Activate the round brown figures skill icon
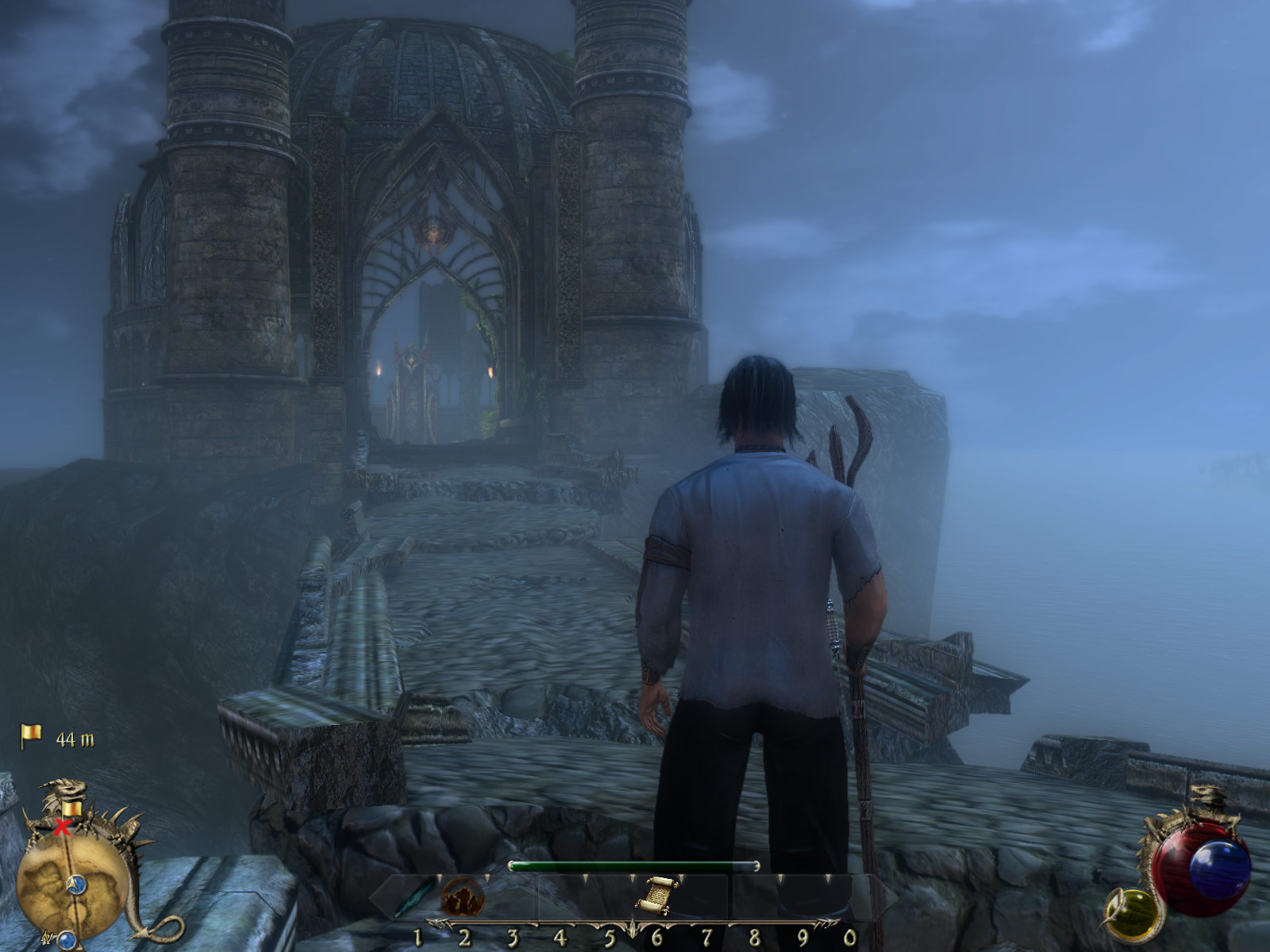Image resolution: width=1270 pixels, height=952 pixels. coord(458,896)
